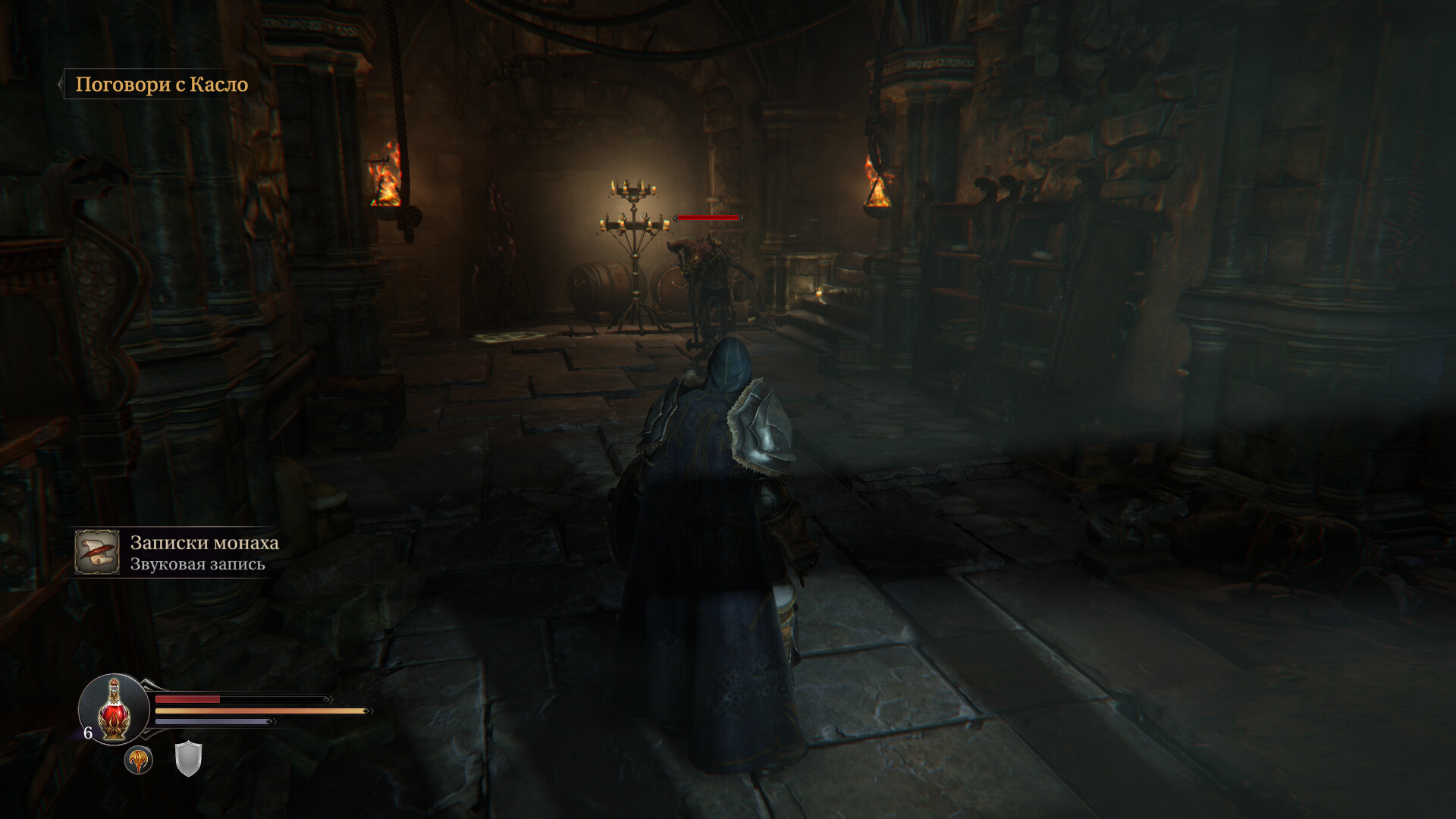1456x819 pixels.
Task: Click the quest objective "Поговори с Касло"
Action: (162, 84)
